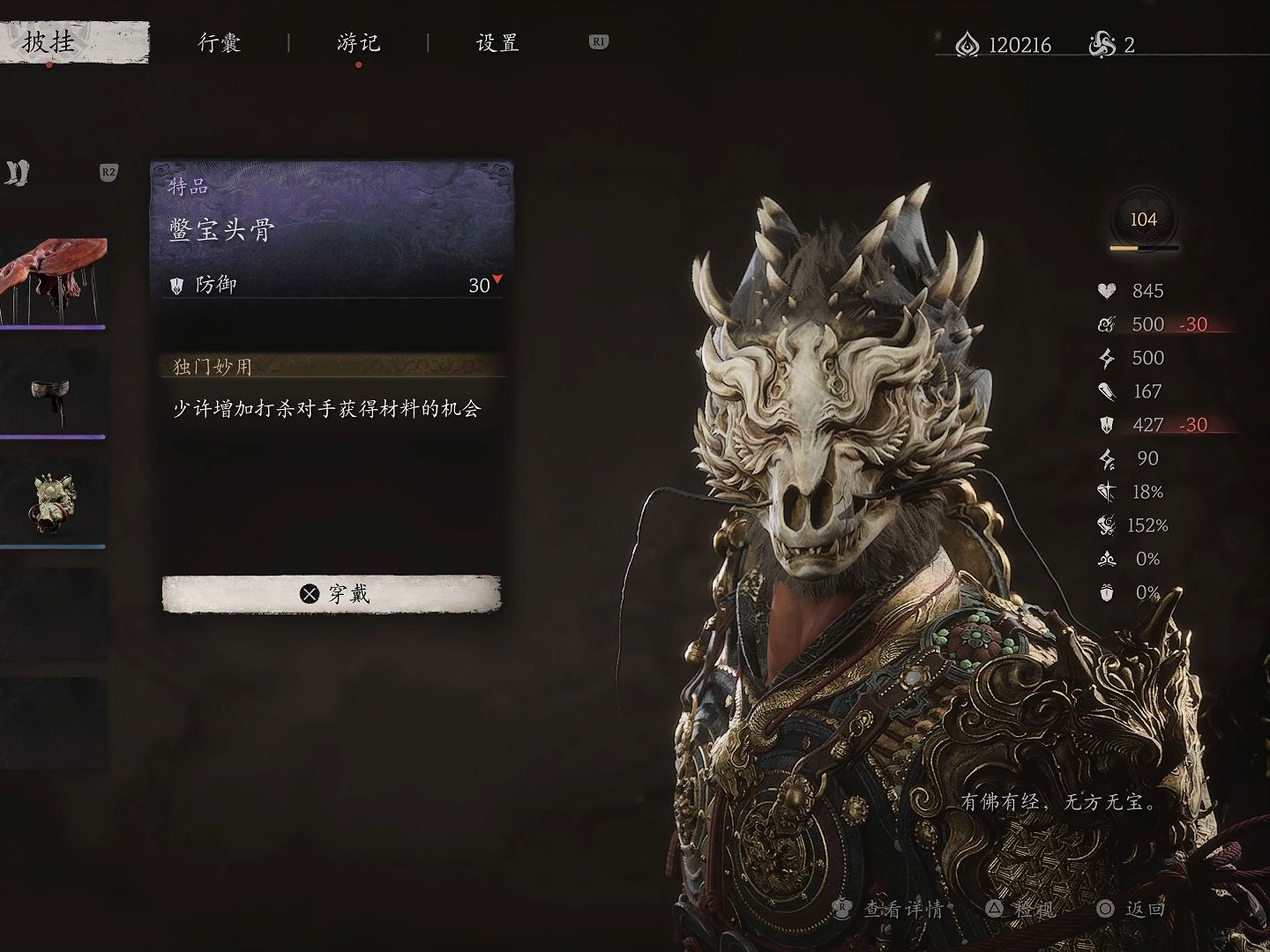Screen dimensions: 1270x952
Task: Open the 设置 settings tab
Action: (495, 41)
